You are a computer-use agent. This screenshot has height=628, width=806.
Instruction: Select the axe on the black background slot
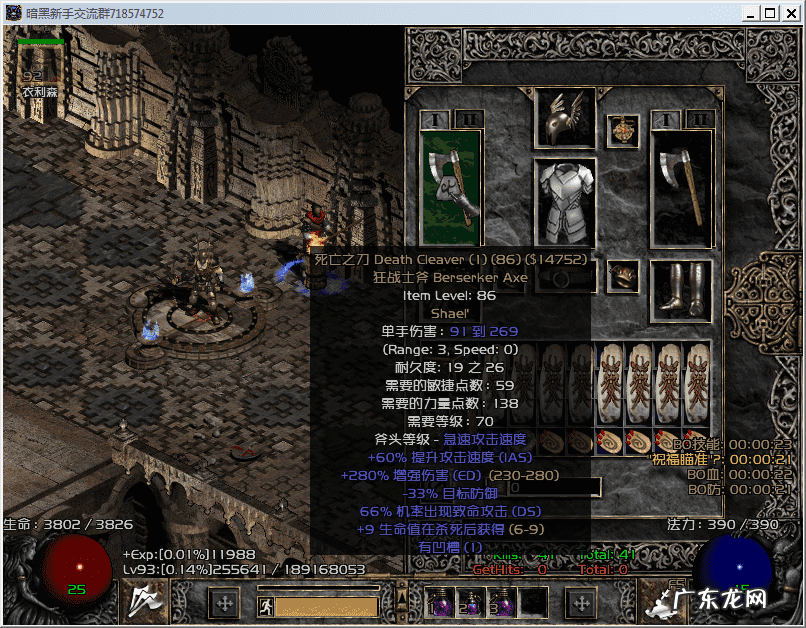click(x=682, y=187)
